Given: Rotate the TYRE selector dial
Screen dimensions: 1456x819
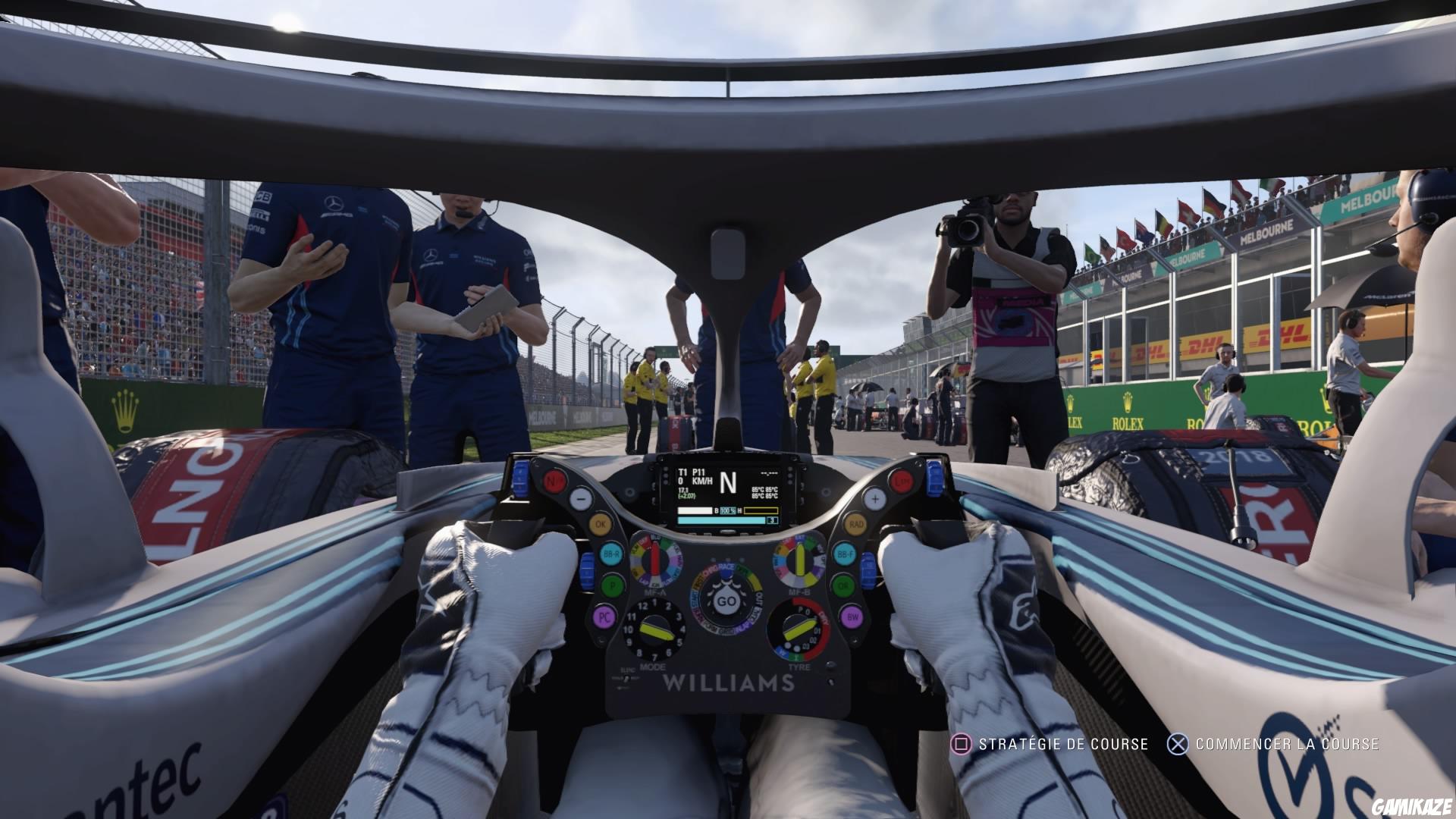Looking at the screenshot, I should tap(799, 629).
